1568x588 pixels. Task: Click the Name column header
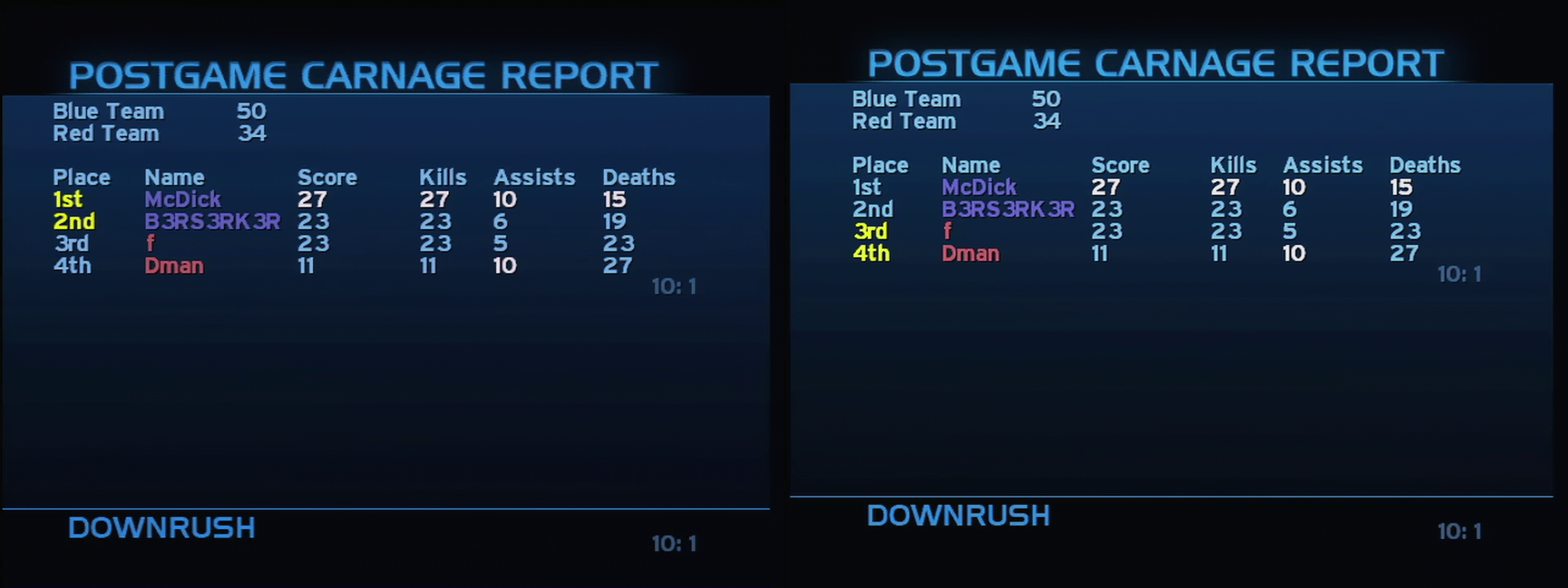click(x=174, y=176)
